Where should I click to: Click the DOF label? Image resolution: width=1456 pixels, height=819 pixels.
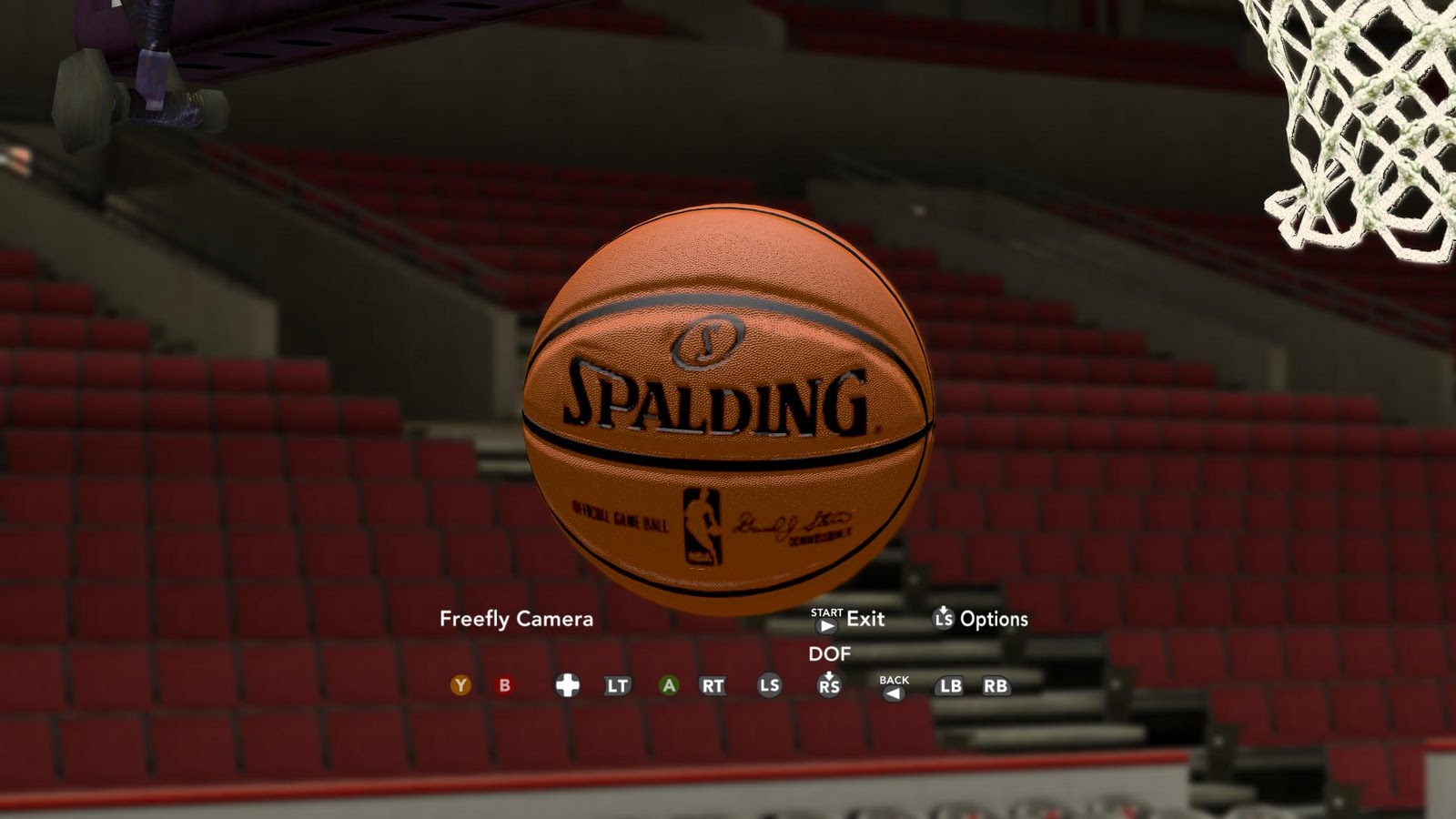coord(830,653)
